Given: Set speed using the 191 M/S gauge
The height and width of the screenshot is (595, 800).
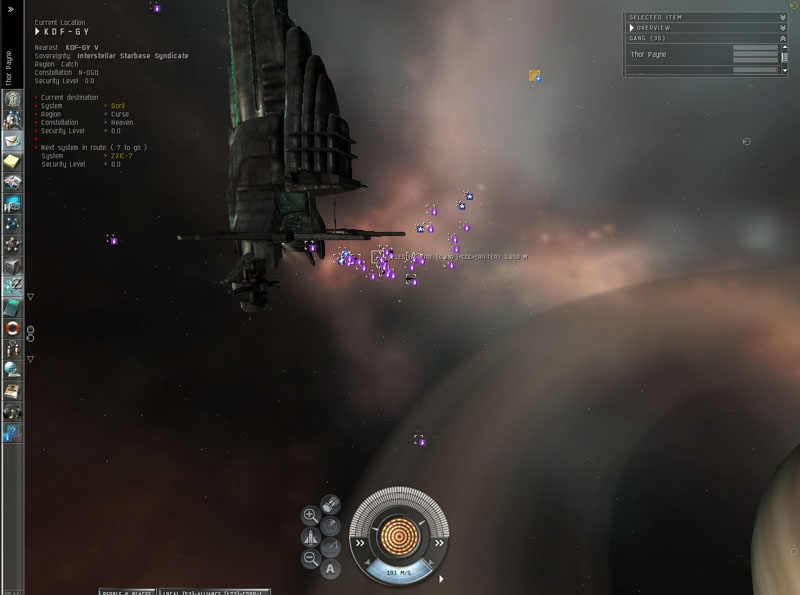Looking at the screenshot, I should (399, 572).
